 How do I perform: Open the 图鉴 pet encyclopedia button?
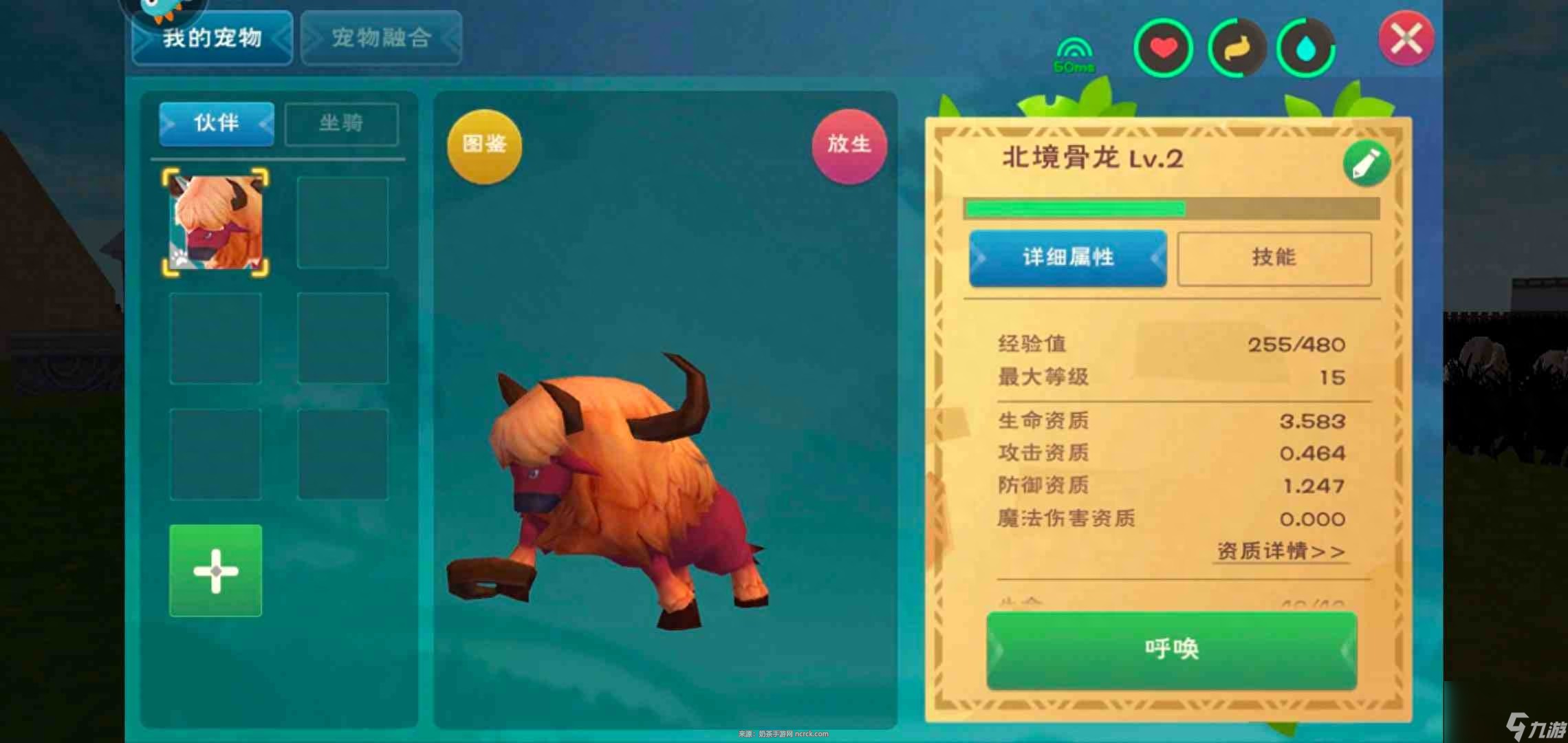pyautogui.click(x=483, y=144)
